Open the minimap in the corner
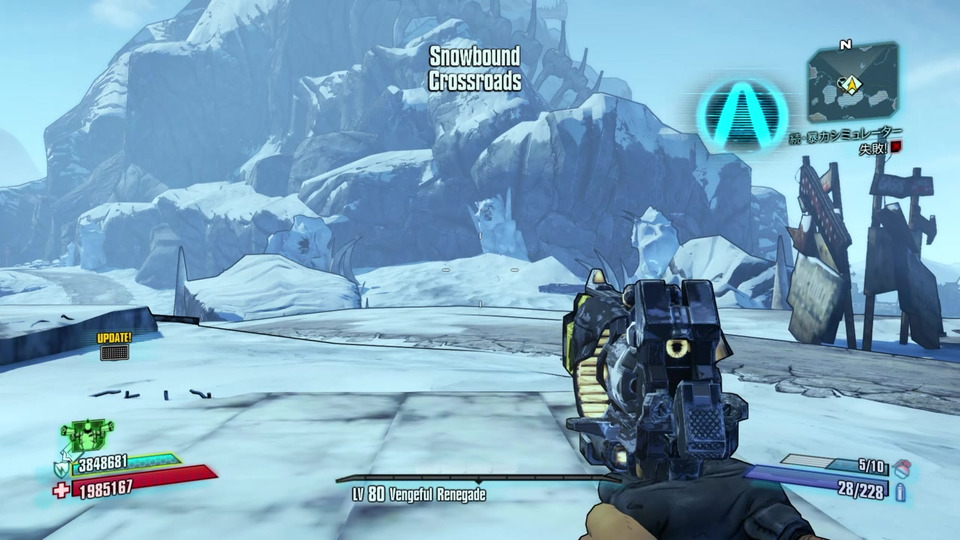 coord(852,82)
